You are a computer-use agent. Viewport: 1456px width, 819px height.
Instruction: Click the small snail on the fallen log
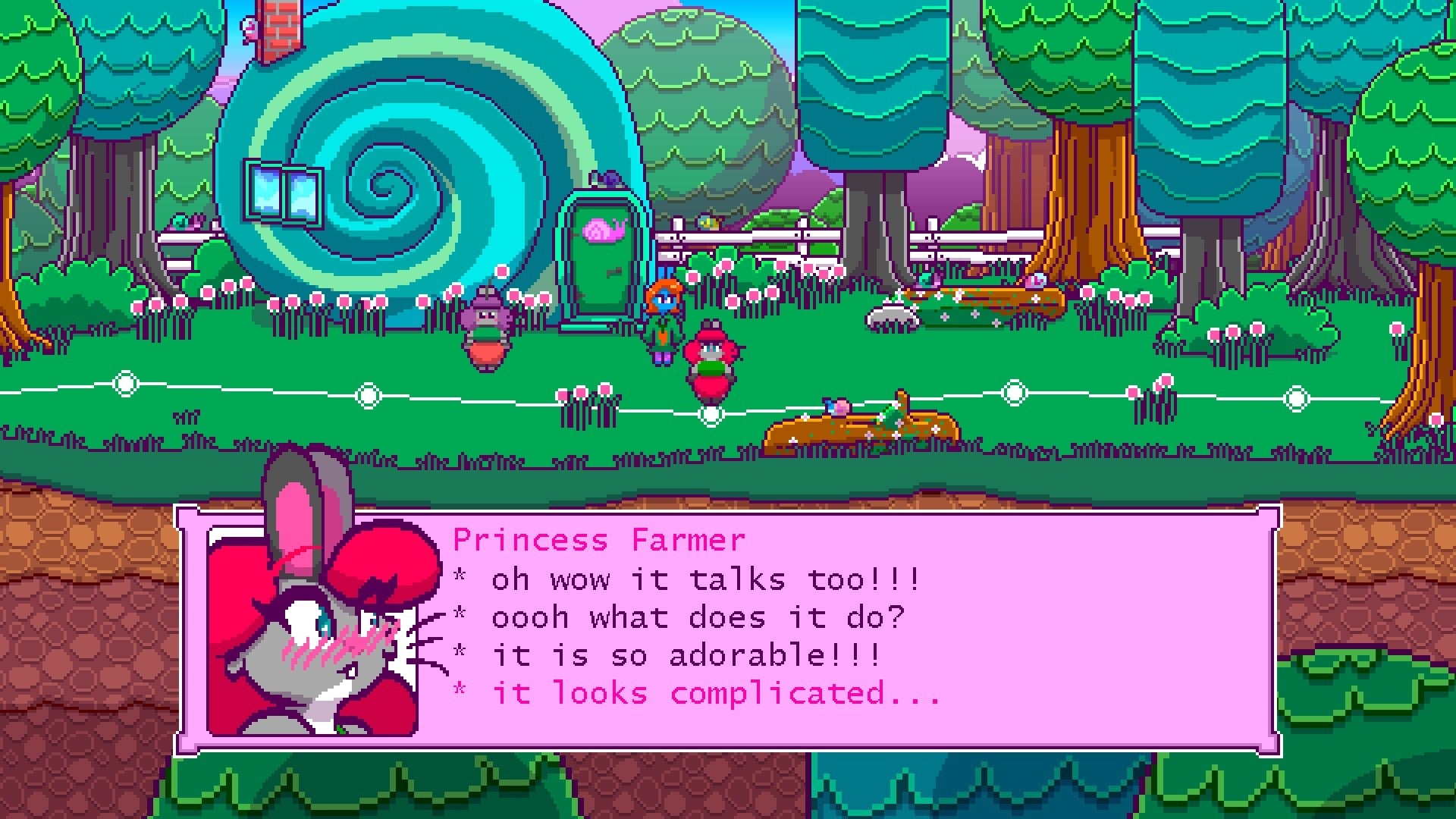834,408
